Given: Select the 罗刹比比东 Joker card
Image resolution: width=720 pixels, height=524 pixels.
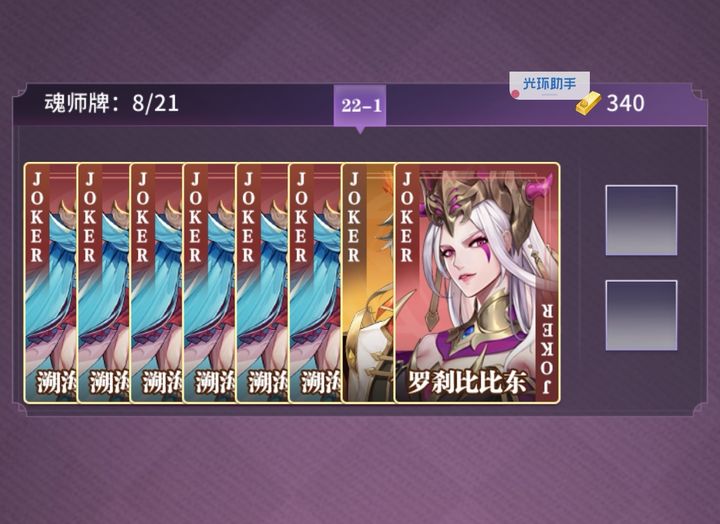Looking at the screenshot, I should point(477,283).
